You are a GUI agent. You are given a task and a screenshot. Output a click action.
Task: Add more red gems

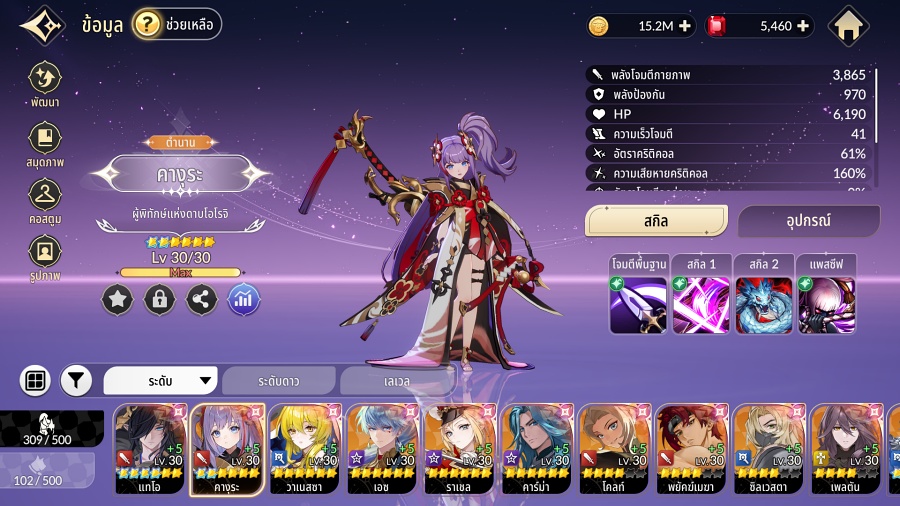(x=803, y=27)
